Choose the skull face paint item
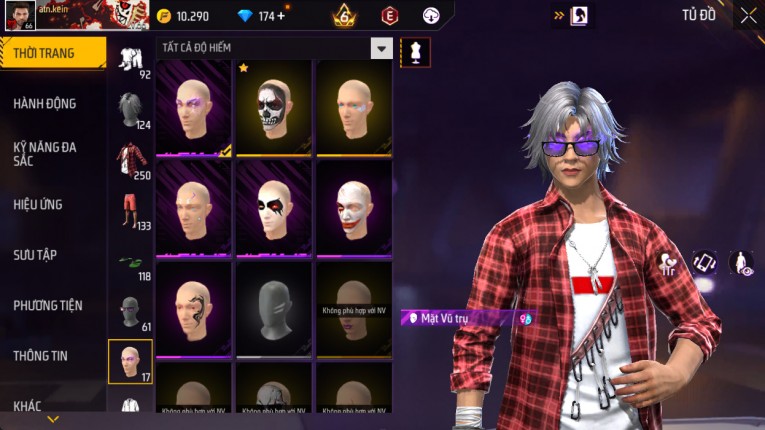 pos(273,108)
